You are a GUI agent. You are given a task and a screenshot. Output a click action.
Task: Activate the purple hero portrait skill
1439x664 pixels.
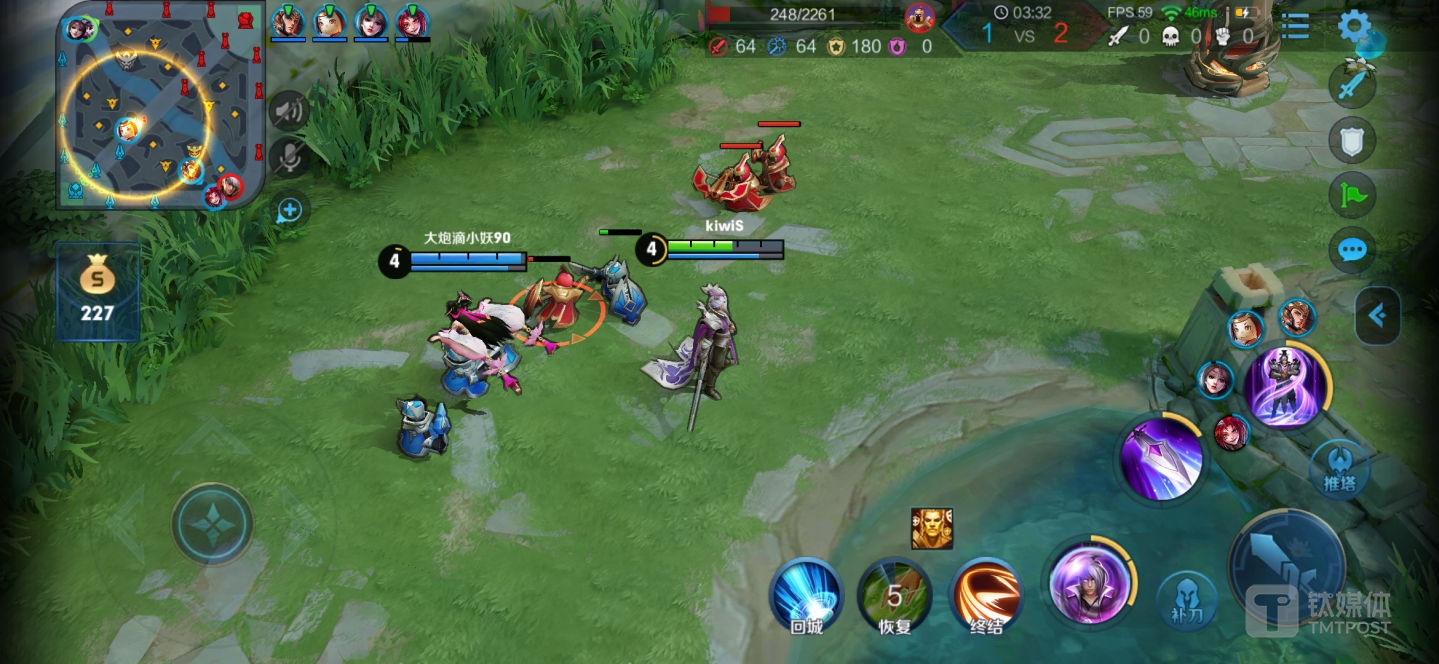1089,583
